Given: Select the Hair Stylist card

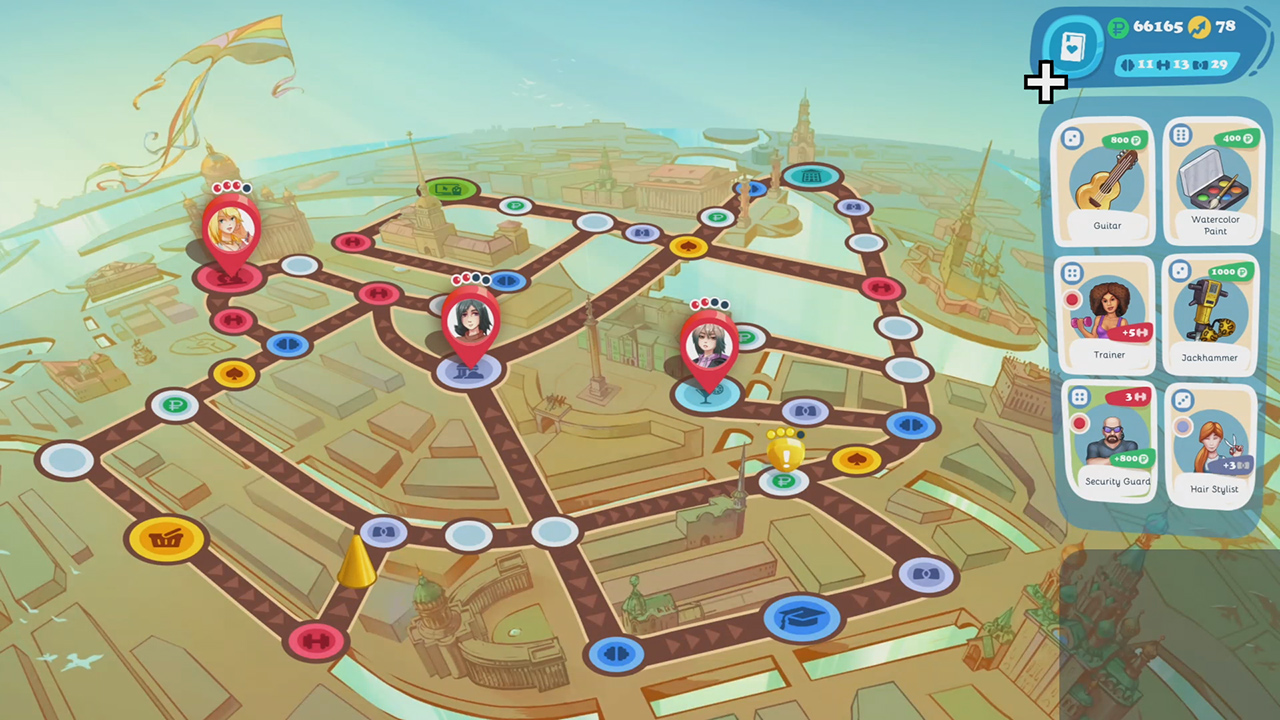Looking at the screenshot, I should point(1213,440).
